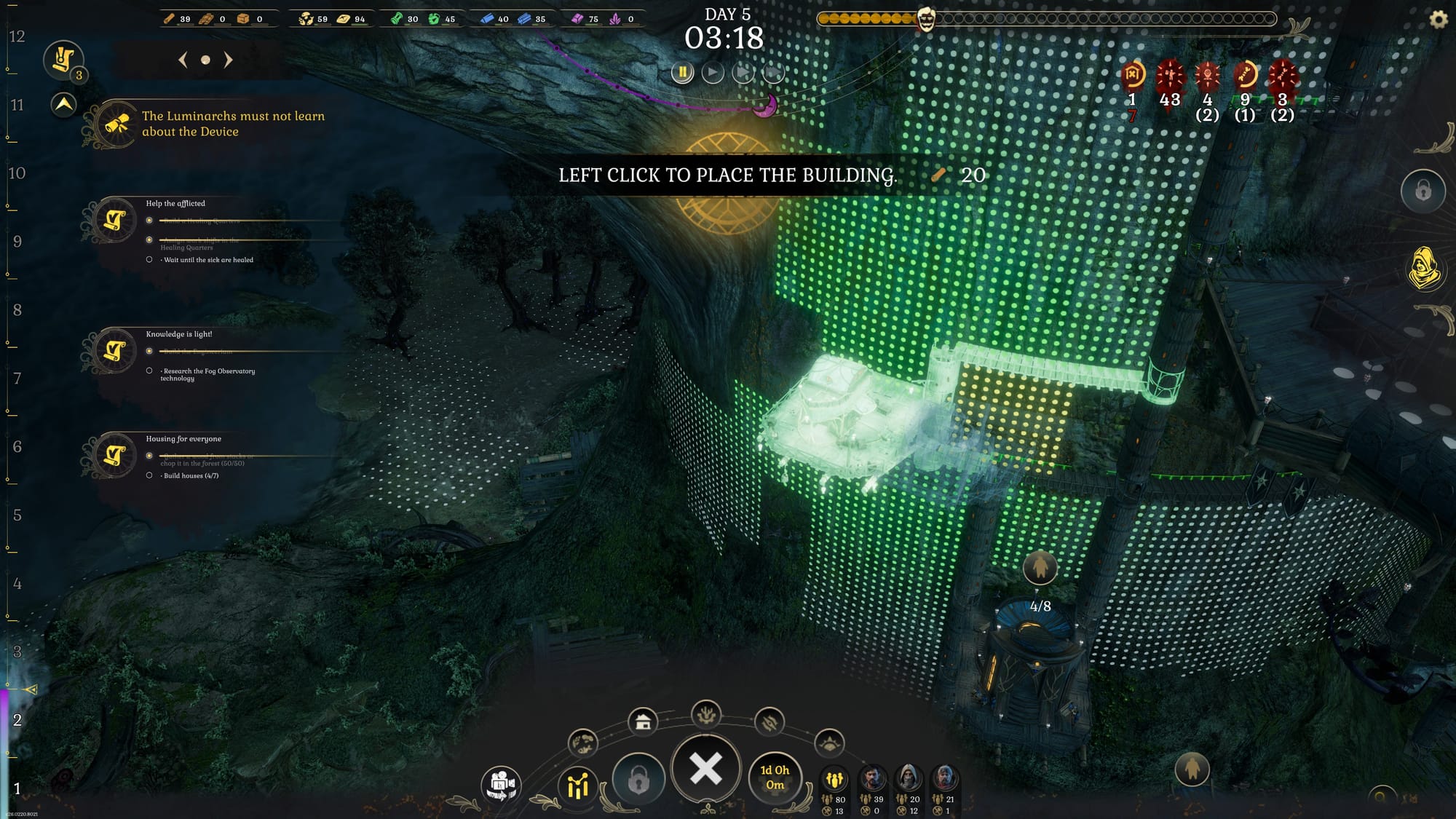Go to previous objective page arrow
1456x819 pixels.
[x=183, y=60]
